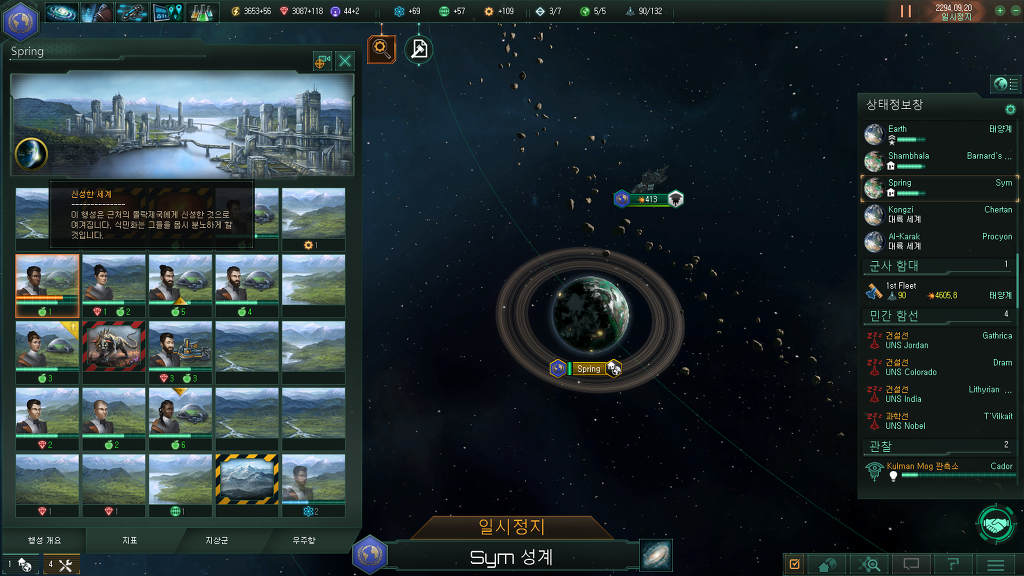Open the outliner settings gear
The width and height of the screenshot is (1024, 576).
(x=1010, y=109)
